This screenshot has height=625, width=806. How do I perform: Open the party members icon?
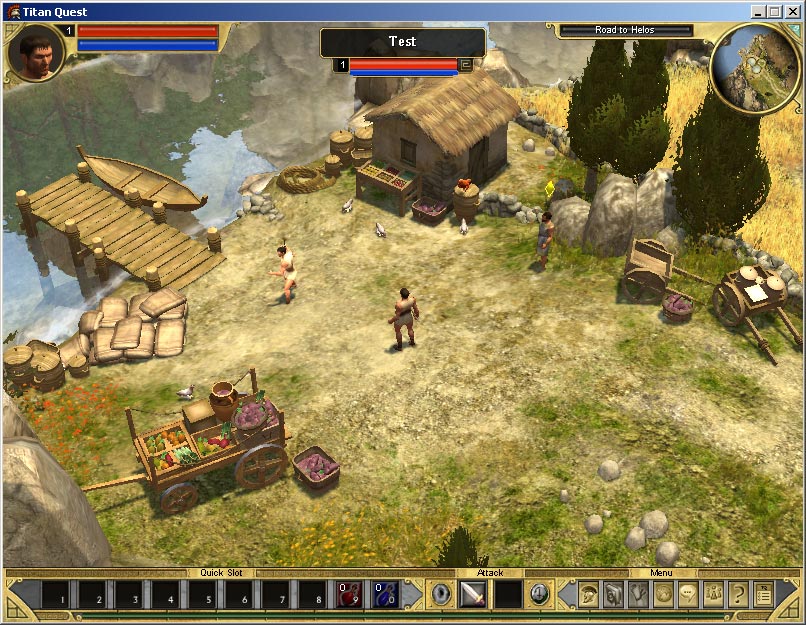coord(713,594)
